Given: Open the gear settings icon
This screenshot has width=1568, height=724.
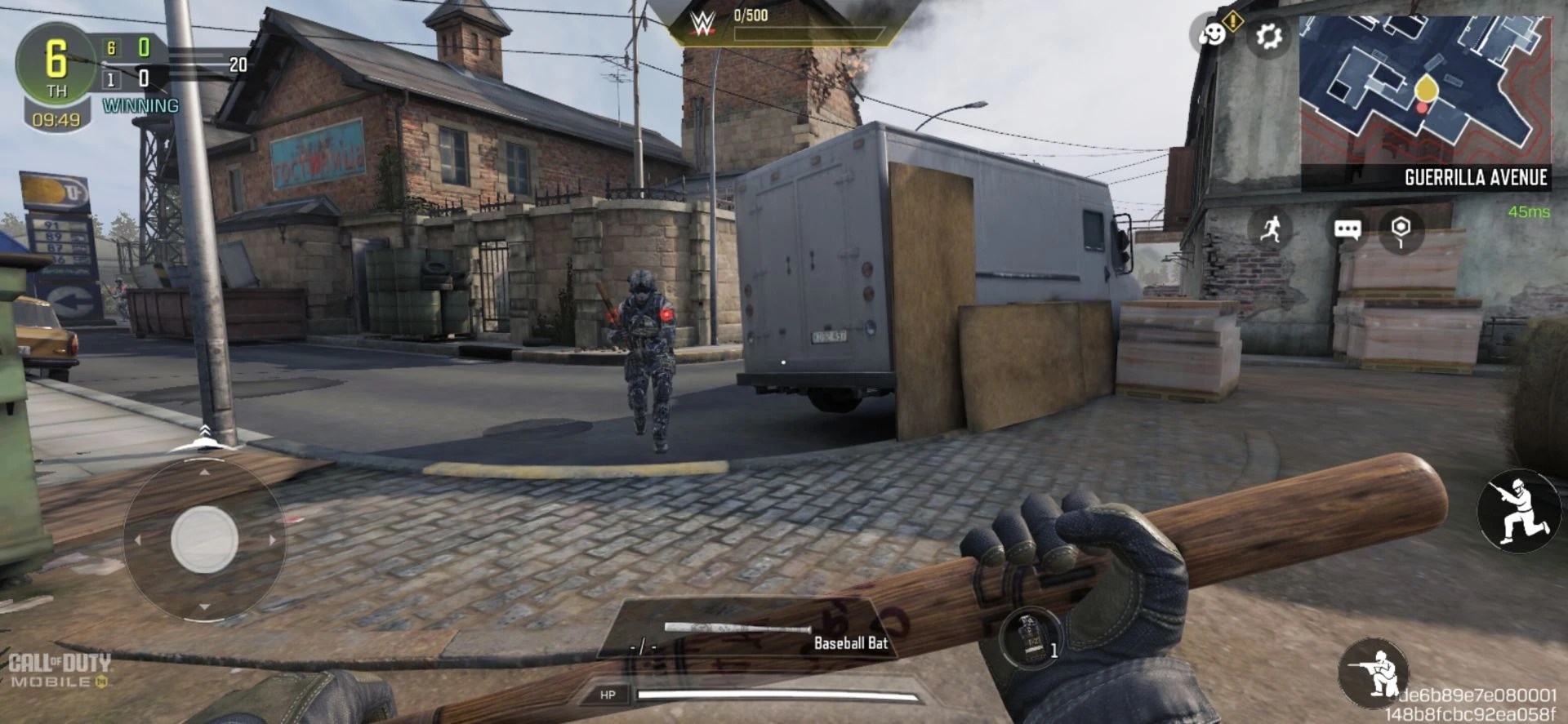Looking at the screenshot, I should click(1268, 37).
